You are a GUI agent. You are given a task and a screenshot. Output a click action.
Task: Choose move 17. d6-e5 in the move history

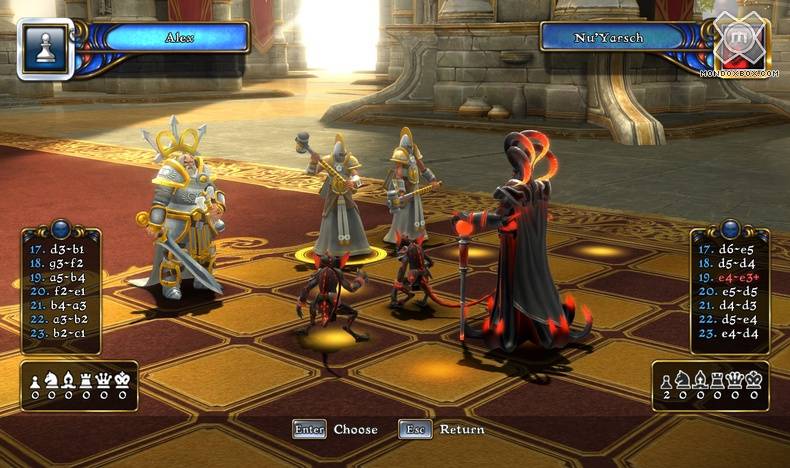(x=731, y=249)
